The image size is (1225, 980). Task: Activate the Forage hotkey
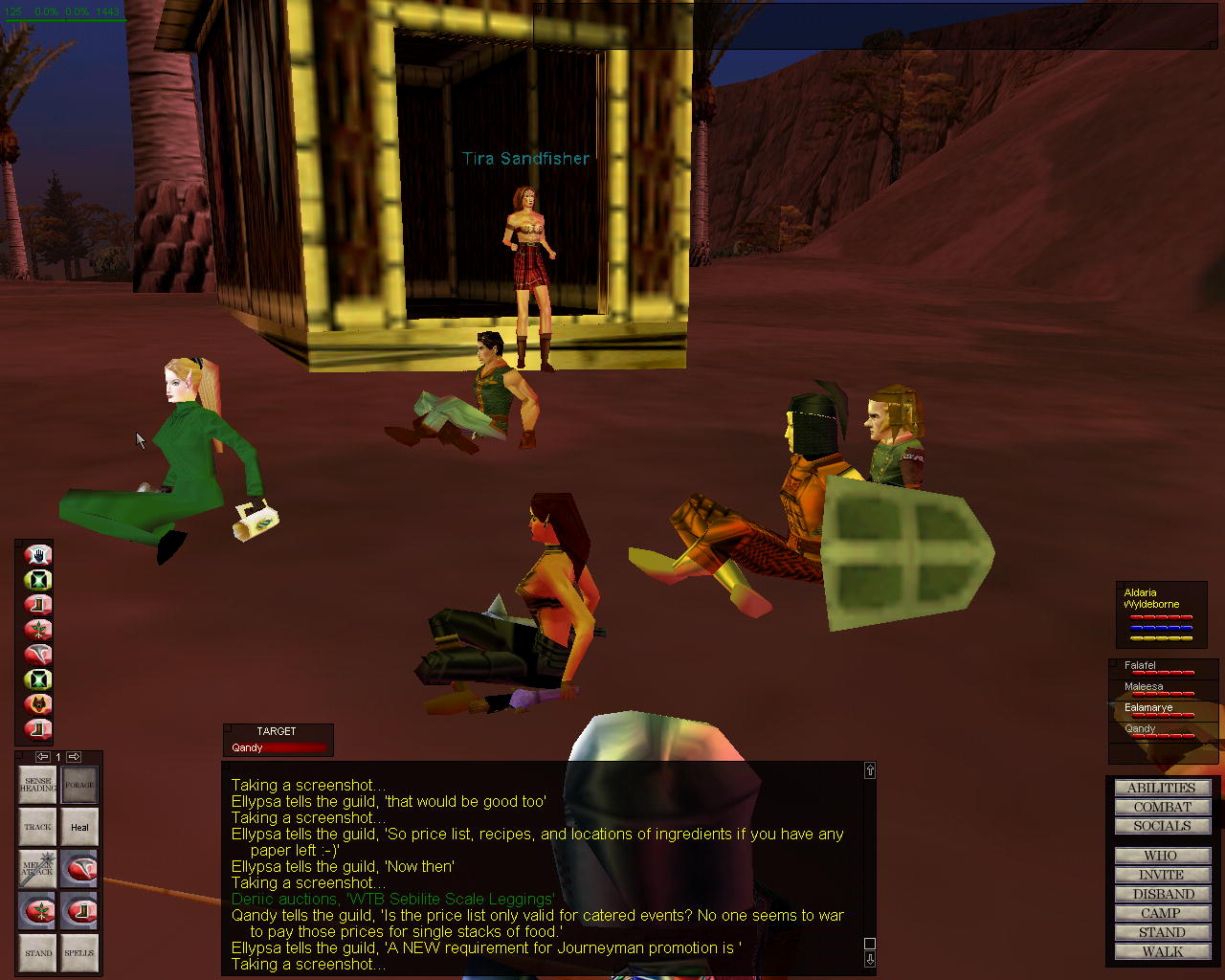79,785
